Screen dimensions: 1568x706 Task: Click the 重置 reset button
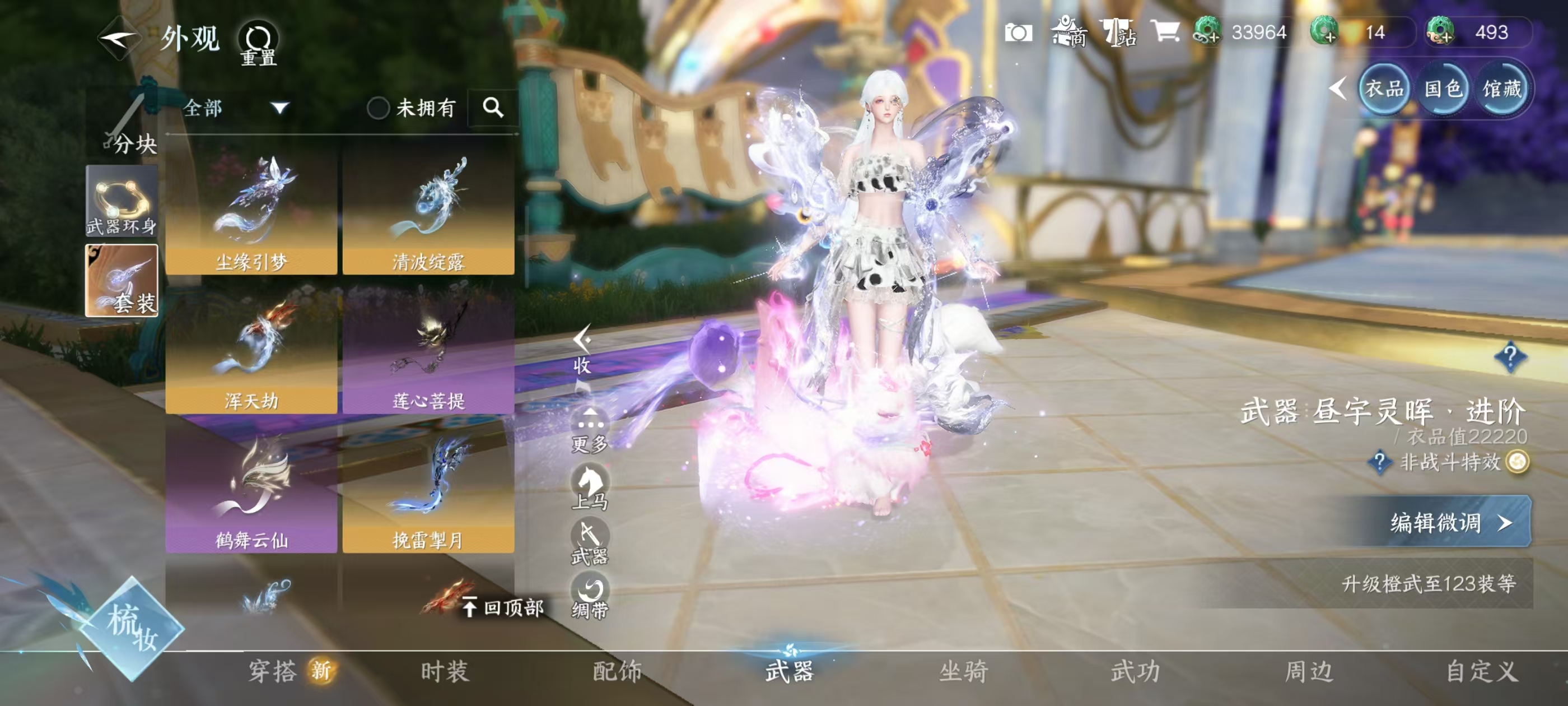pyautogui.click(x=258, y=43)
